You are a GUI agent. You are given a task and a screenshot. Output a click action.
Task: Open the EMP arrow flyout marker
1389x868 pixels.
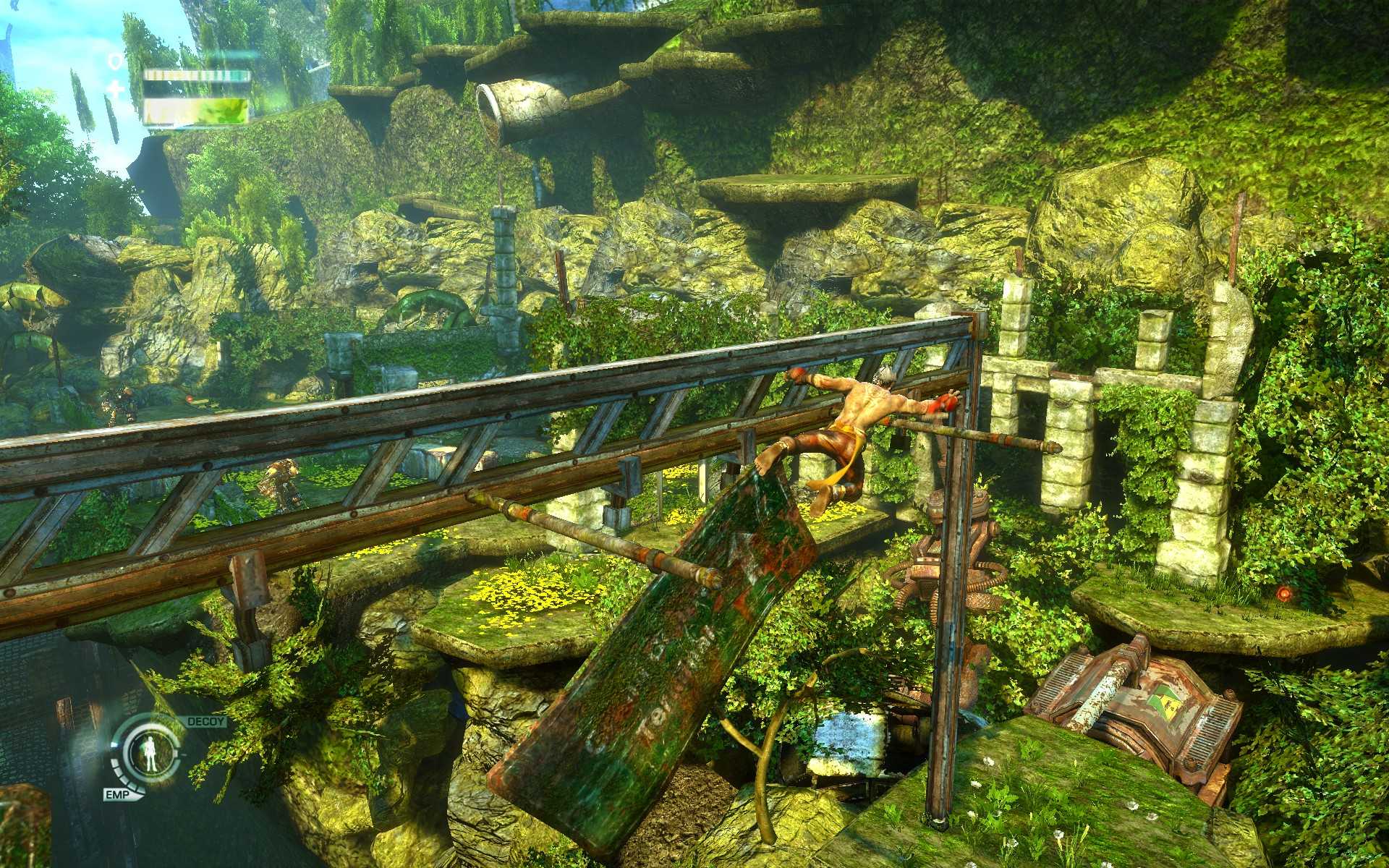click(x=137, y=794)
